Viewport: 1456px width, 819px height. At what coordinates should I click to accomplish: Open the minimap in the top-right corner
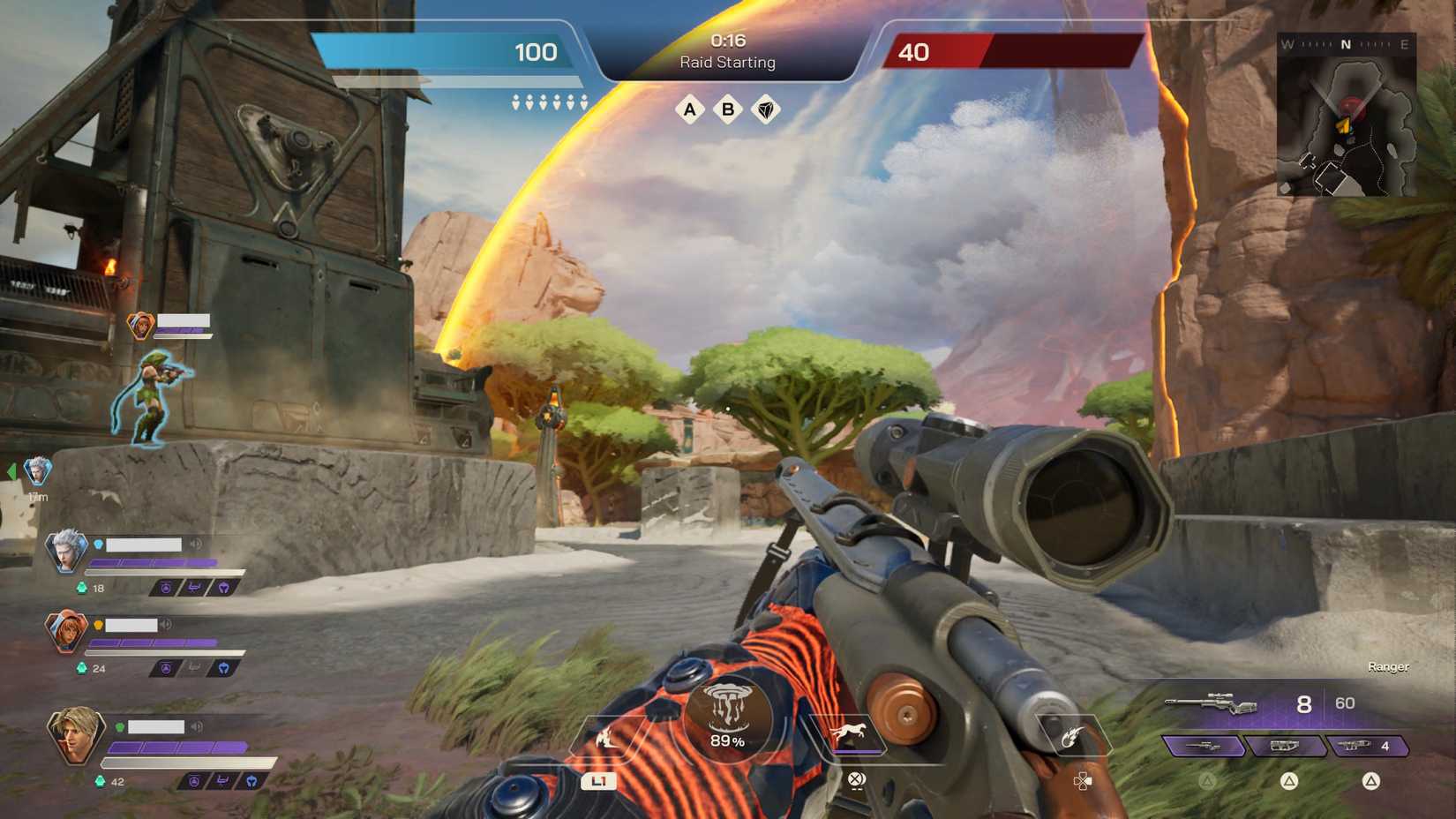(x=1348, y=116)
